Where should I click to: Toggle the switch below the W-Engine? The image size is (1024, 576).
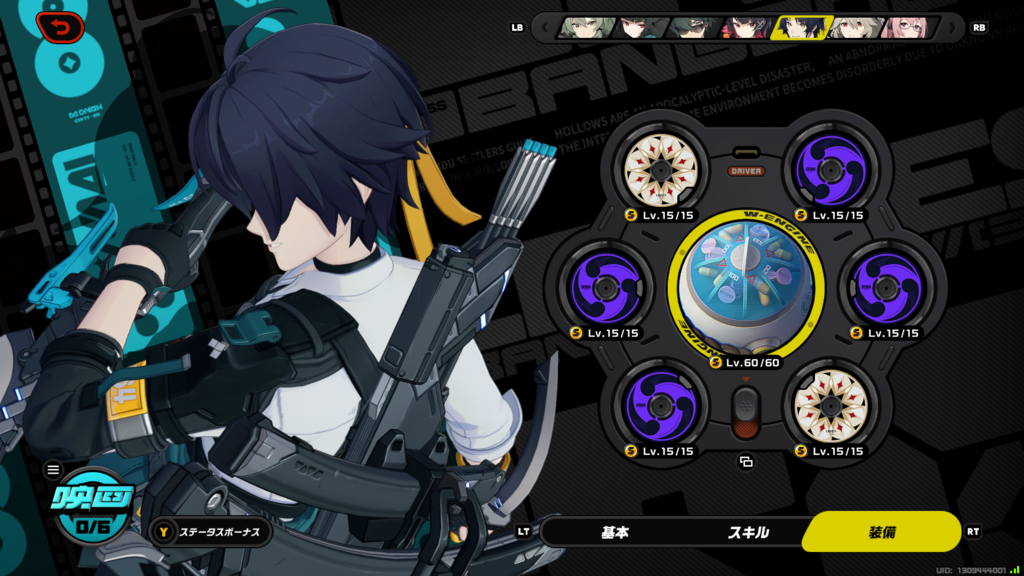[745, 411]
